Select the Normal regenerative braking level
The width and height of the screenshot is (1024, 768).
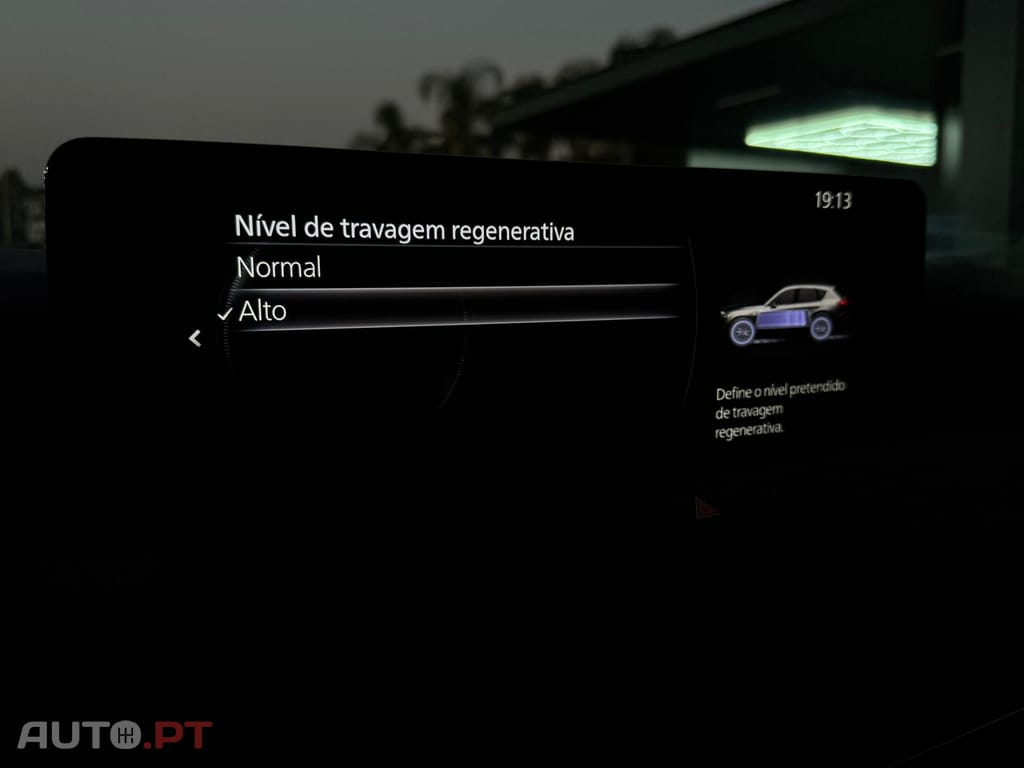point(279,268)
